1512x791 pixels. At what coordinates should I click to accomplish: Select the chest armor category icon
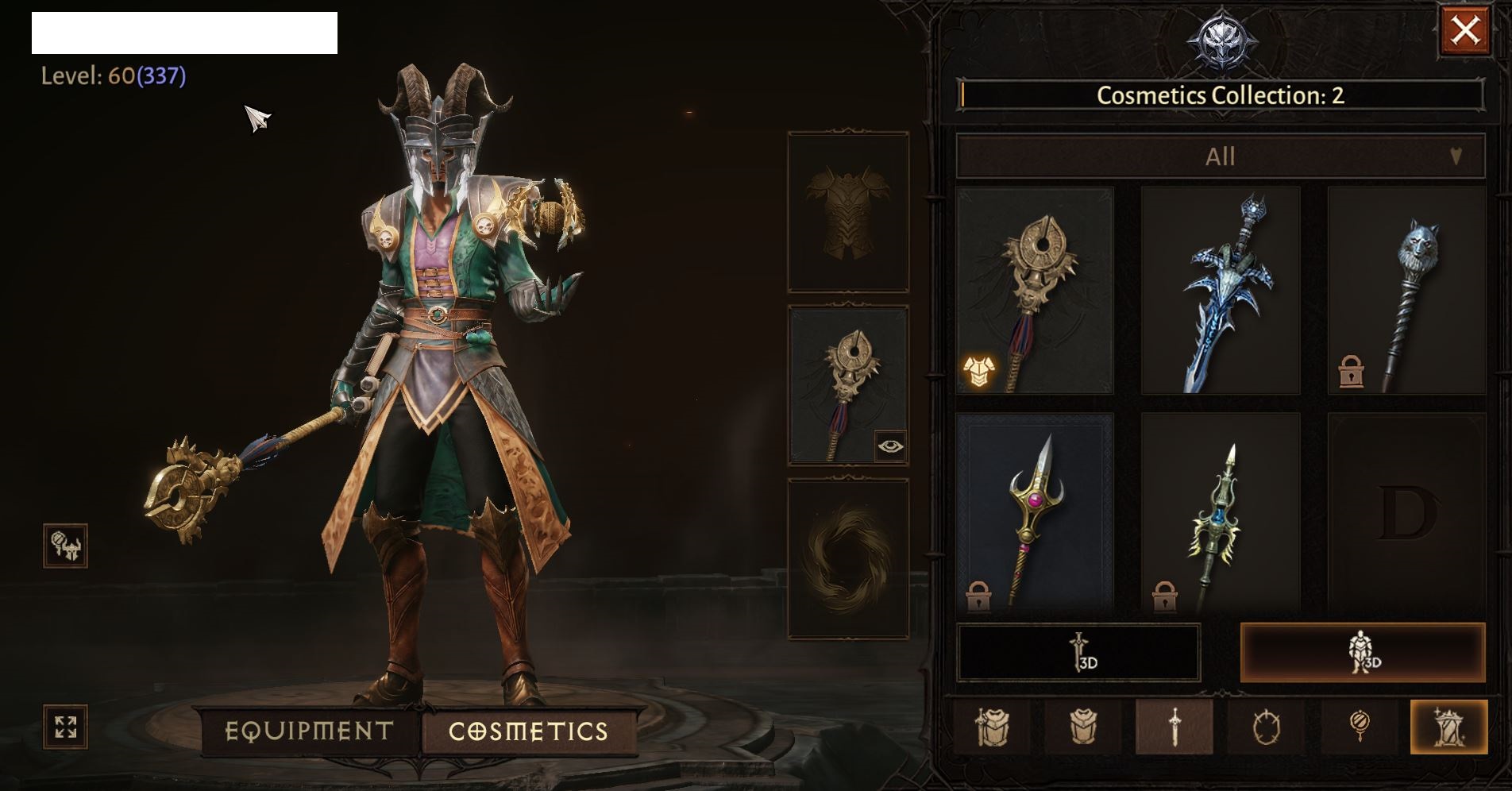coord(1083,727)
